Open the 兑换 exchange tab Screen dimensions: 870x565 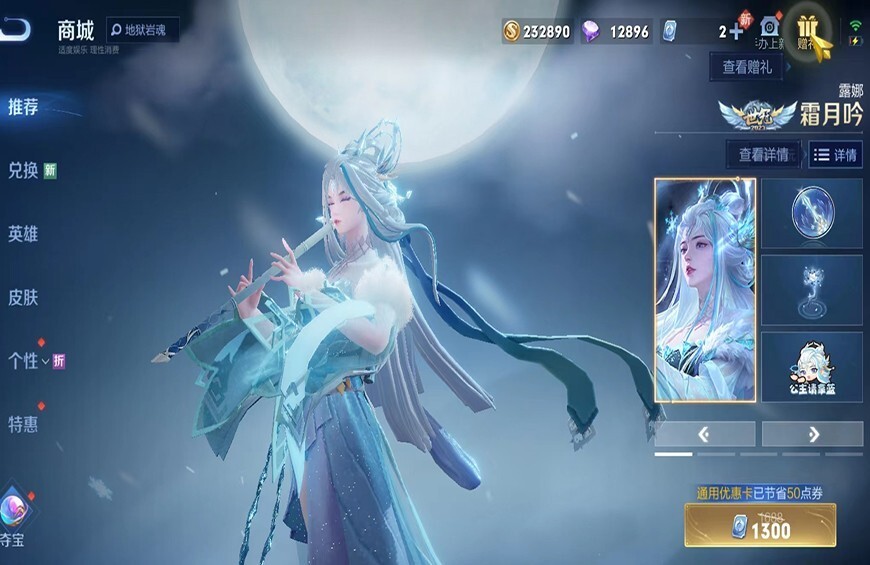[24, 170]
